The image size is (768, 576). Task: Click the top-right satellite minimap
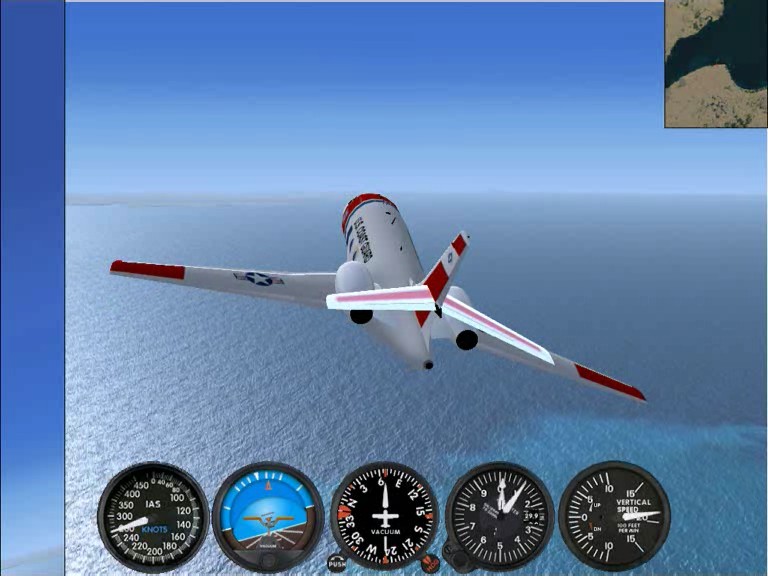[716, 63]
